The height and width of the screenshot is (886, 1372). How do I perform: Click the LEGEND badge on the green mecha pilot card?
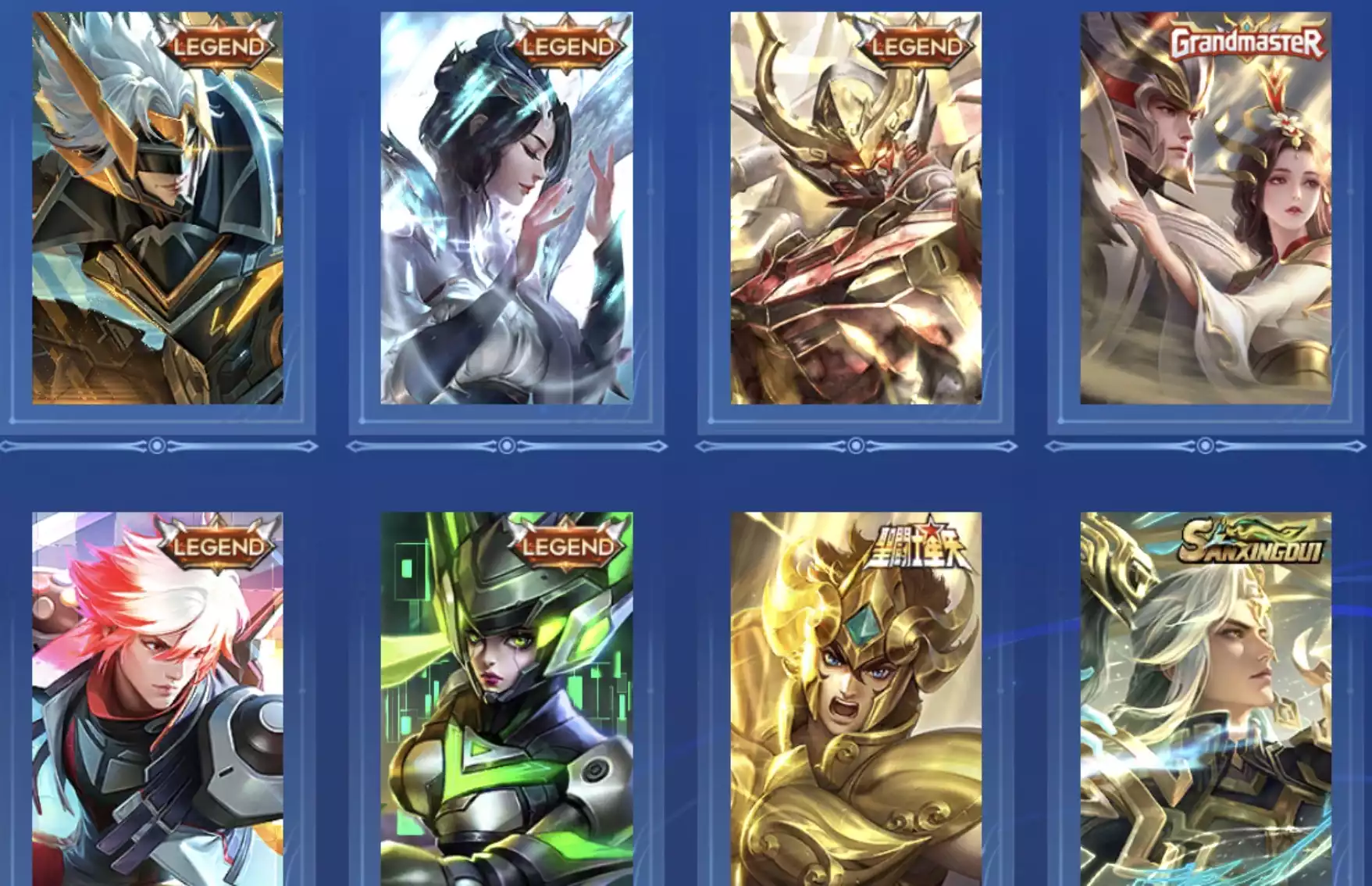point(568,547)
